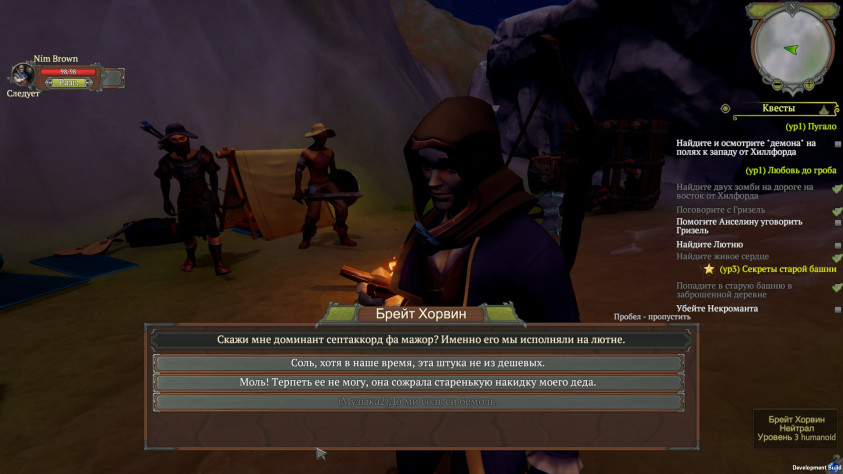This screenshot has height=474, width=843.
Task: Click the minimap
Action: coord(792,46)
